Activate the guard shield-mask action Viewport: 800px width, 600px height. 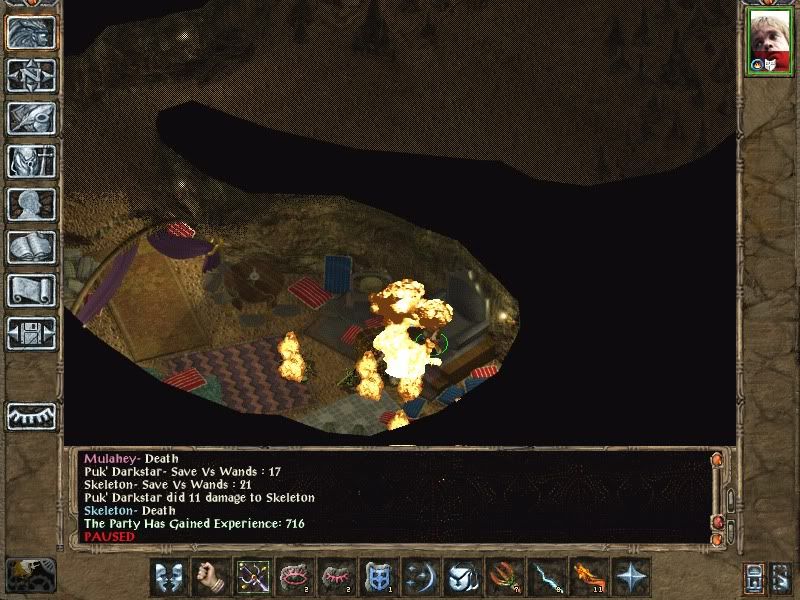169,577
